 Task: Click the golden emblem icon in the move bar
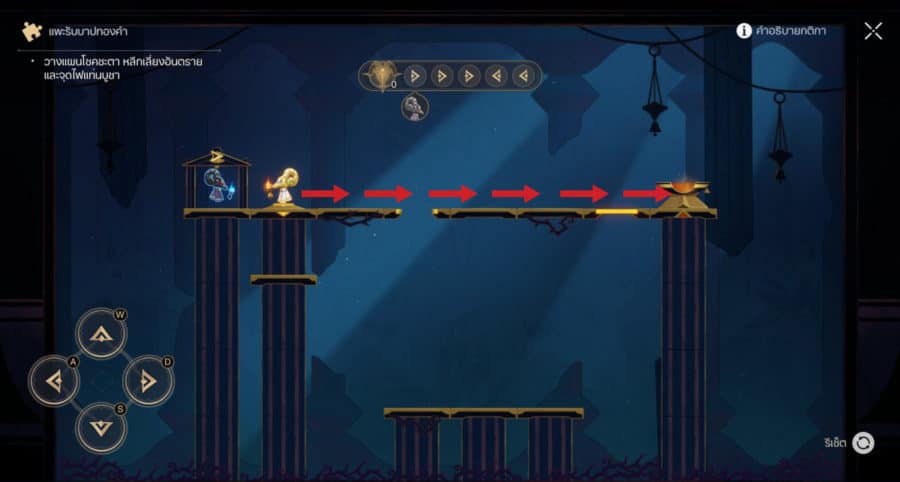tap(380, 76)
